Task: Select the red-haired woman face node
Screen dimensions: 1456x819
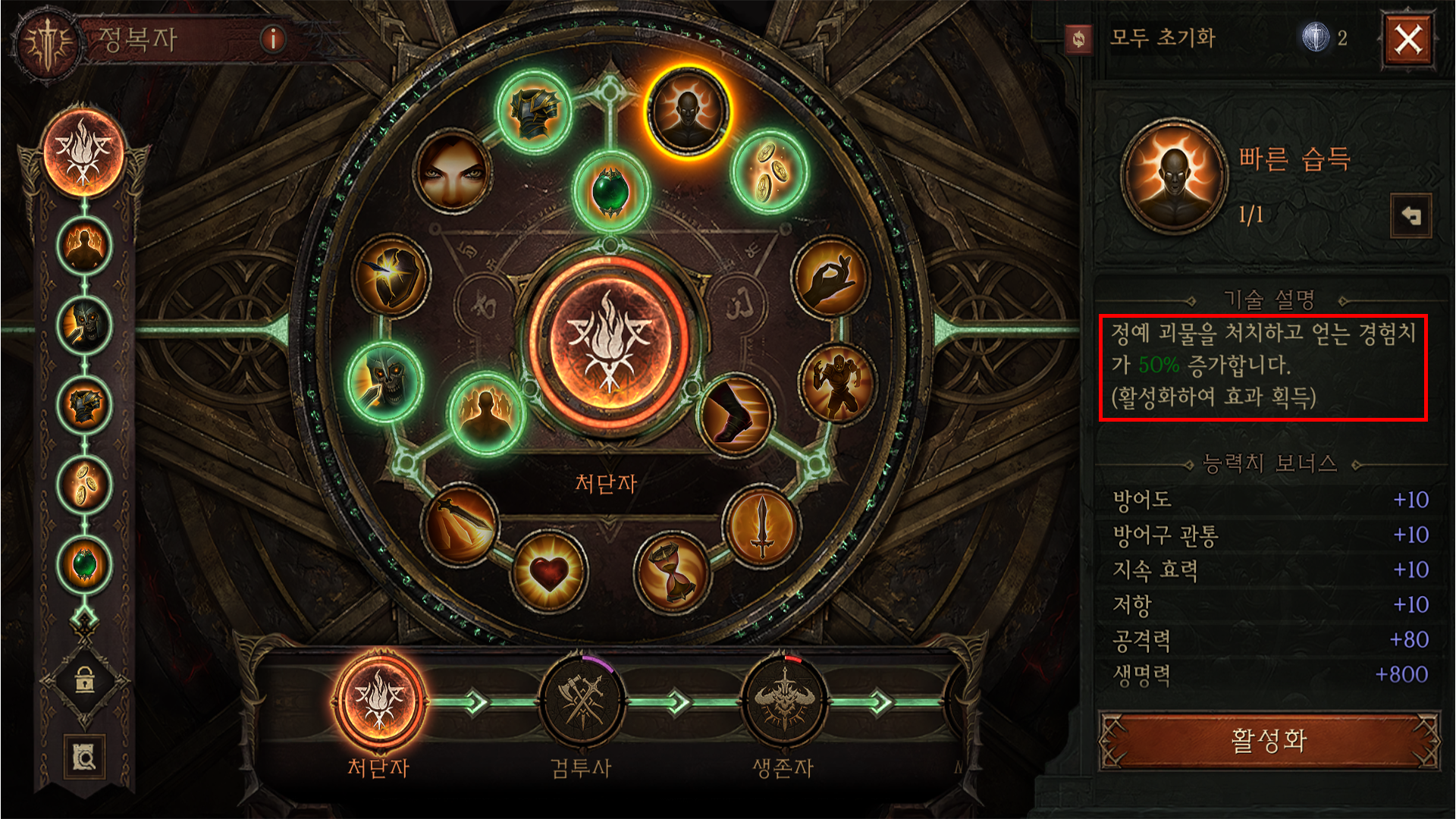Action: [453, 170]
